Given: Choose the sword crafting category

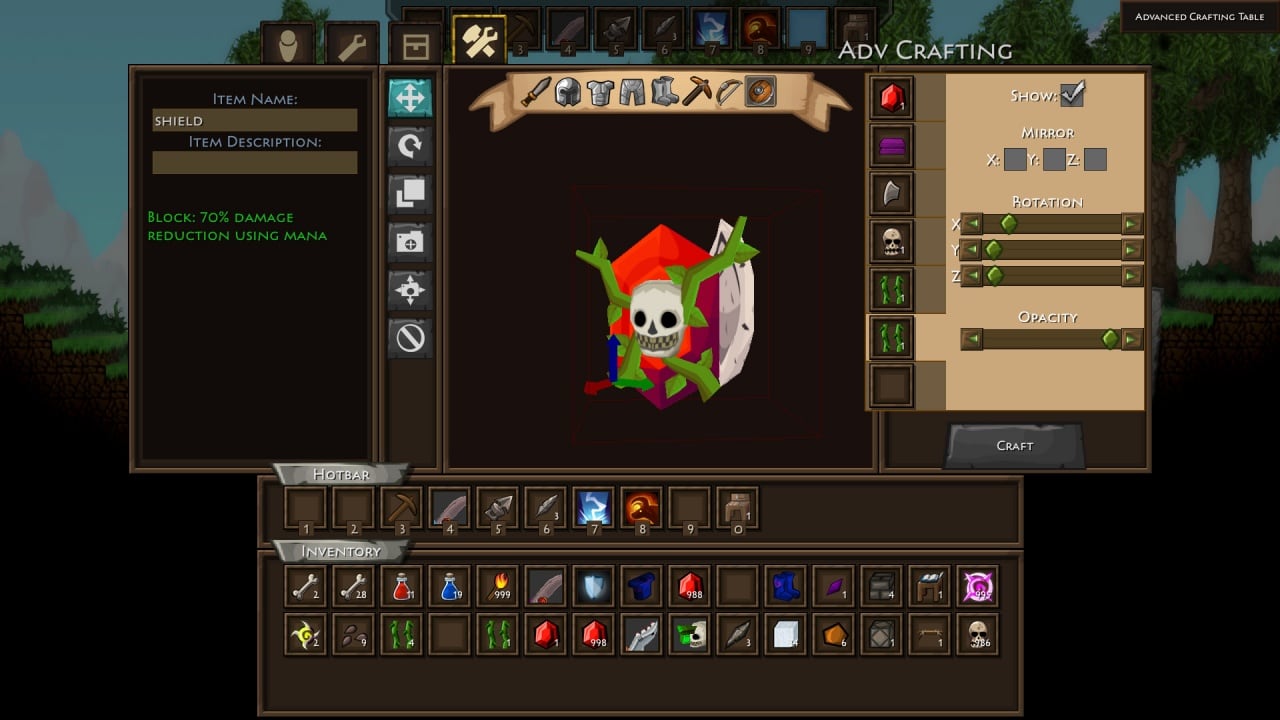Looking at the screenshot, I should point(536,93).
